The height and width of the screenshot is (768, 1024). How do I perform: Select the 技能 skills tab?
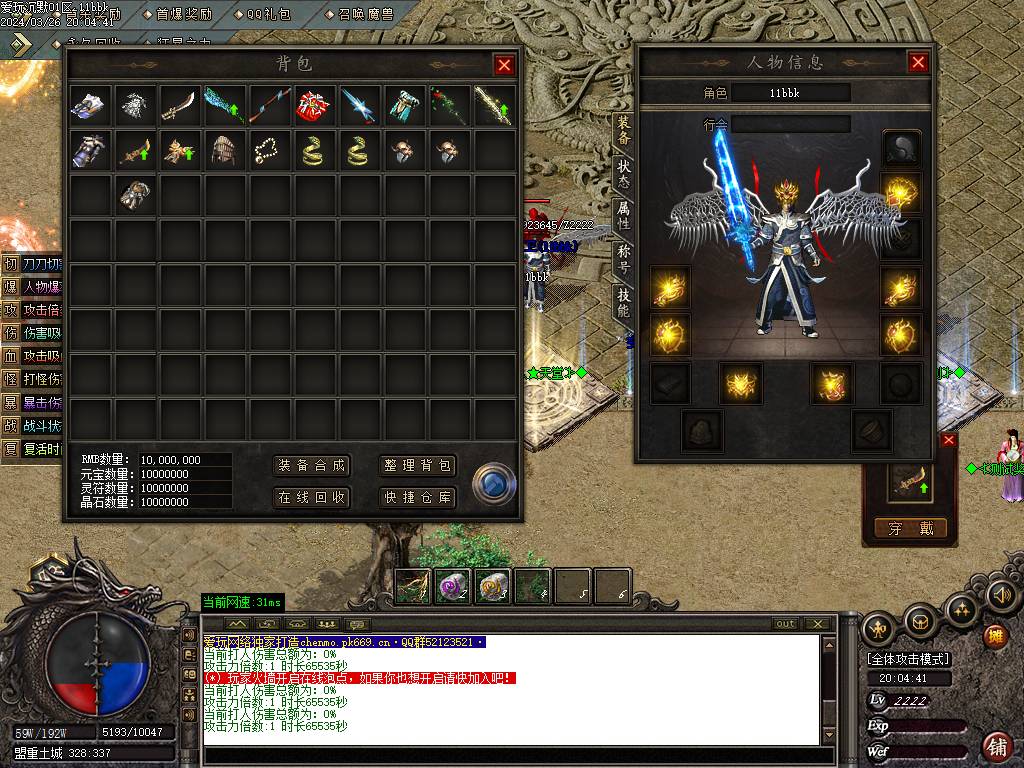623,303
